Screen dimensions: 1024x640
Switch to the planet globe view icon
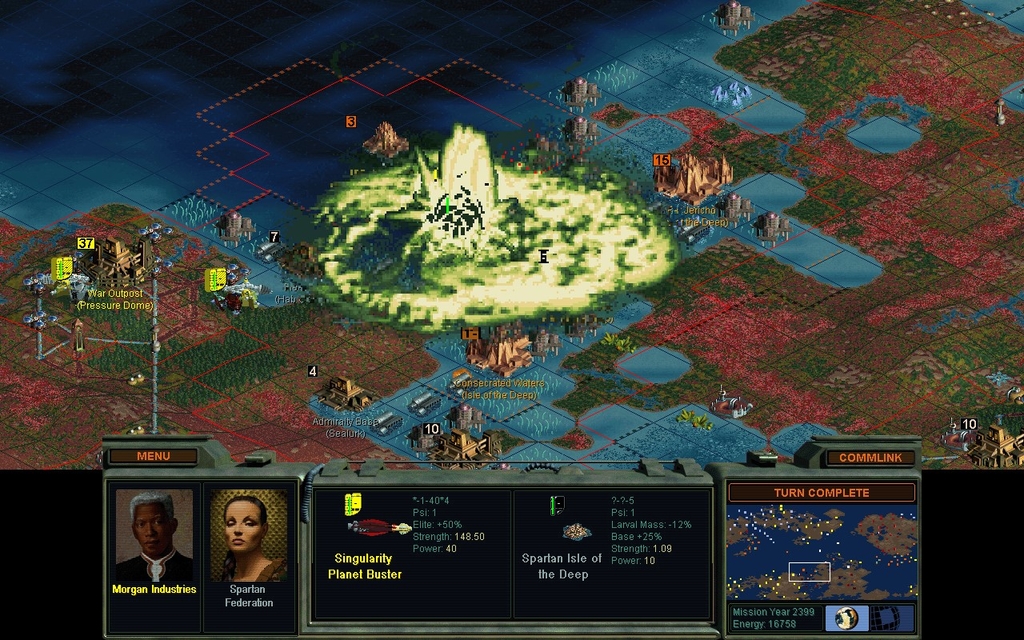(847, 617)
